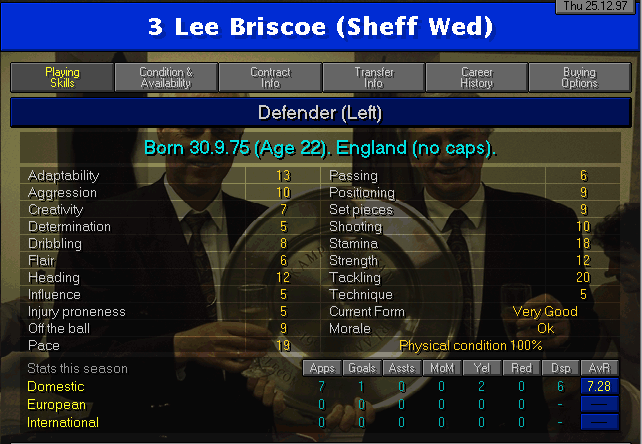Select the Transfer Info tab
Image resolution: width=642 pixels, height=444 pixels.
[x=374, y=78]
